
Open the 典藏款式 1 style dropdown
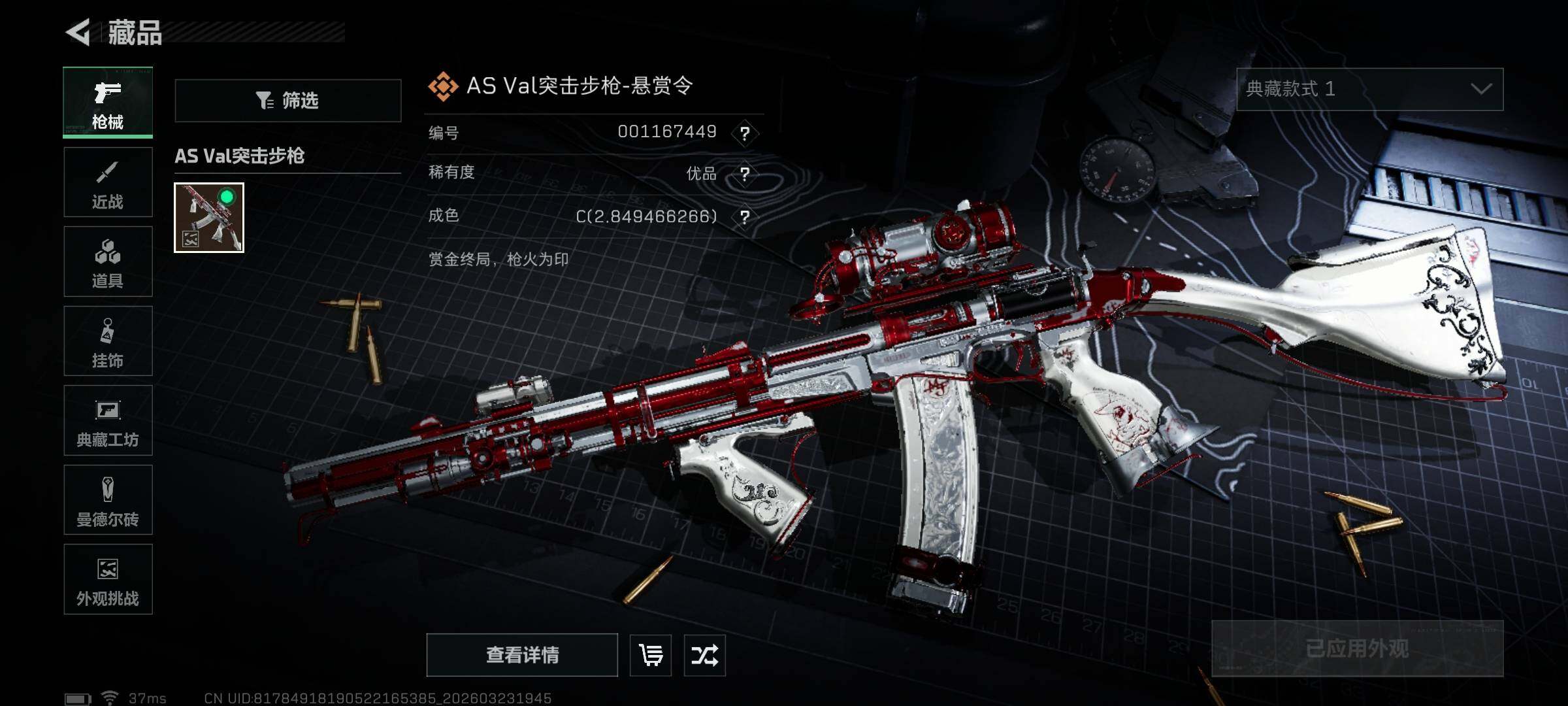(x=1369, y=90)
